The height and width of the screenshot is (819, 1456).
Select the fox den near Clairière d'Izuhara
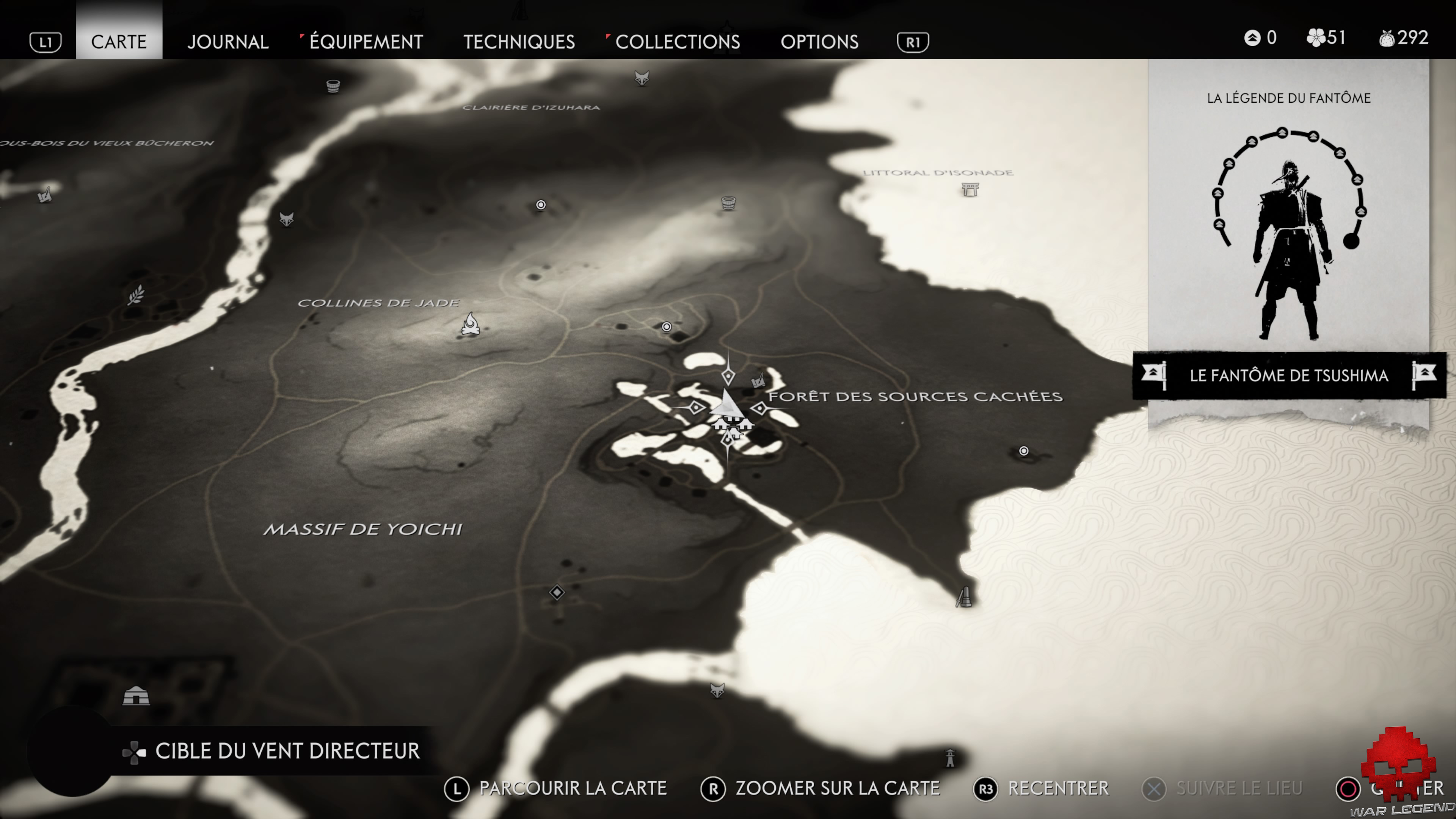[642, 77]
